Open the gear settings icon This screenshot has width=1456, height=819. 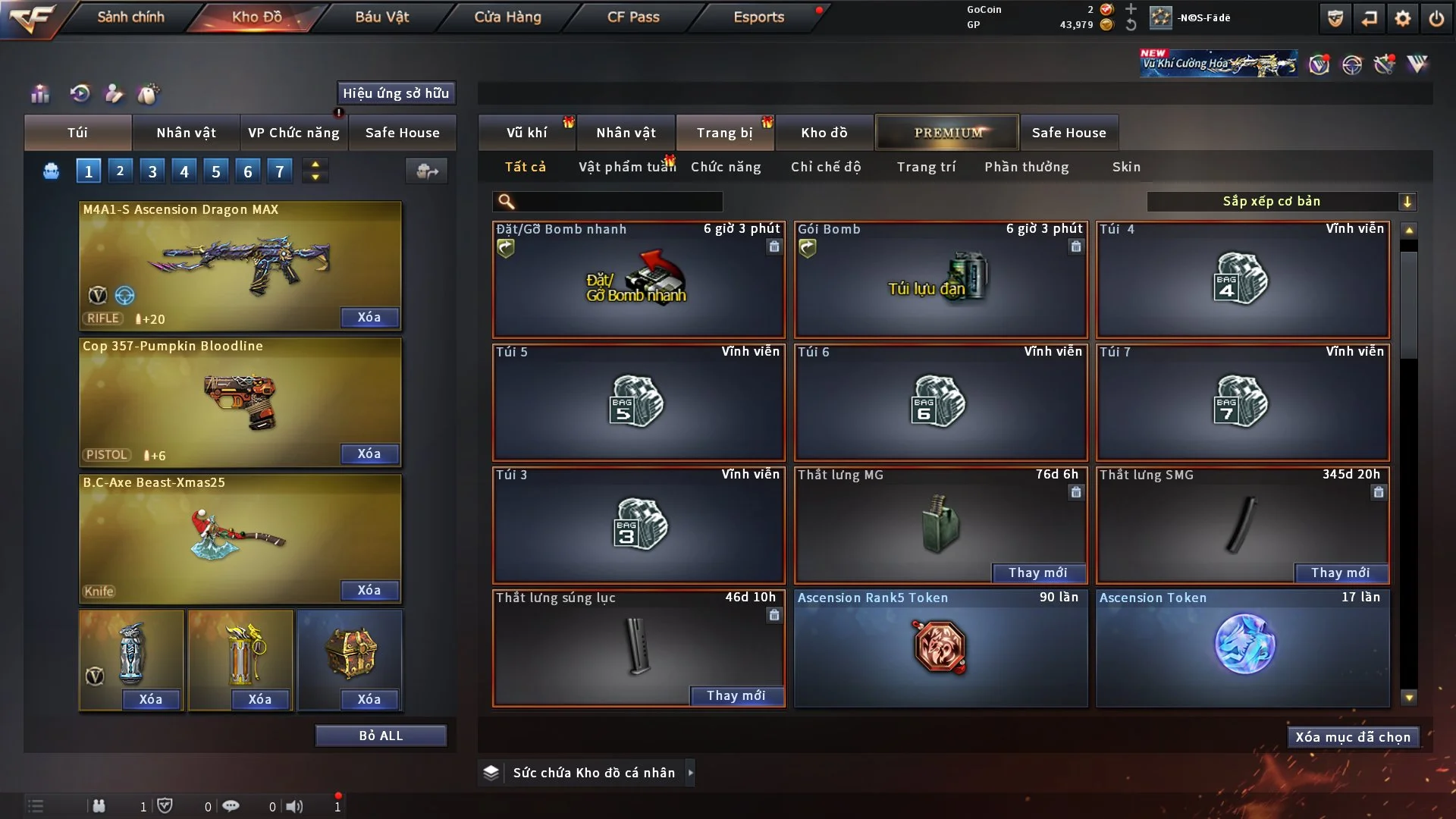click(1402, 18)
